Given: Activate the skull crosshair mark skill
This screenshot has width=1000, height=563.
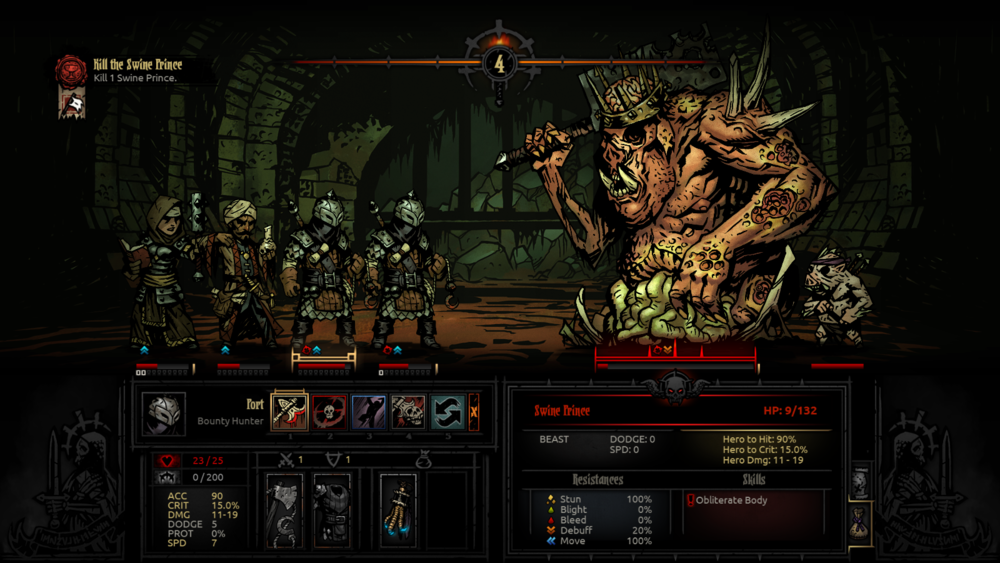Looking at the screenshot, I should click(x=328, y=412).
